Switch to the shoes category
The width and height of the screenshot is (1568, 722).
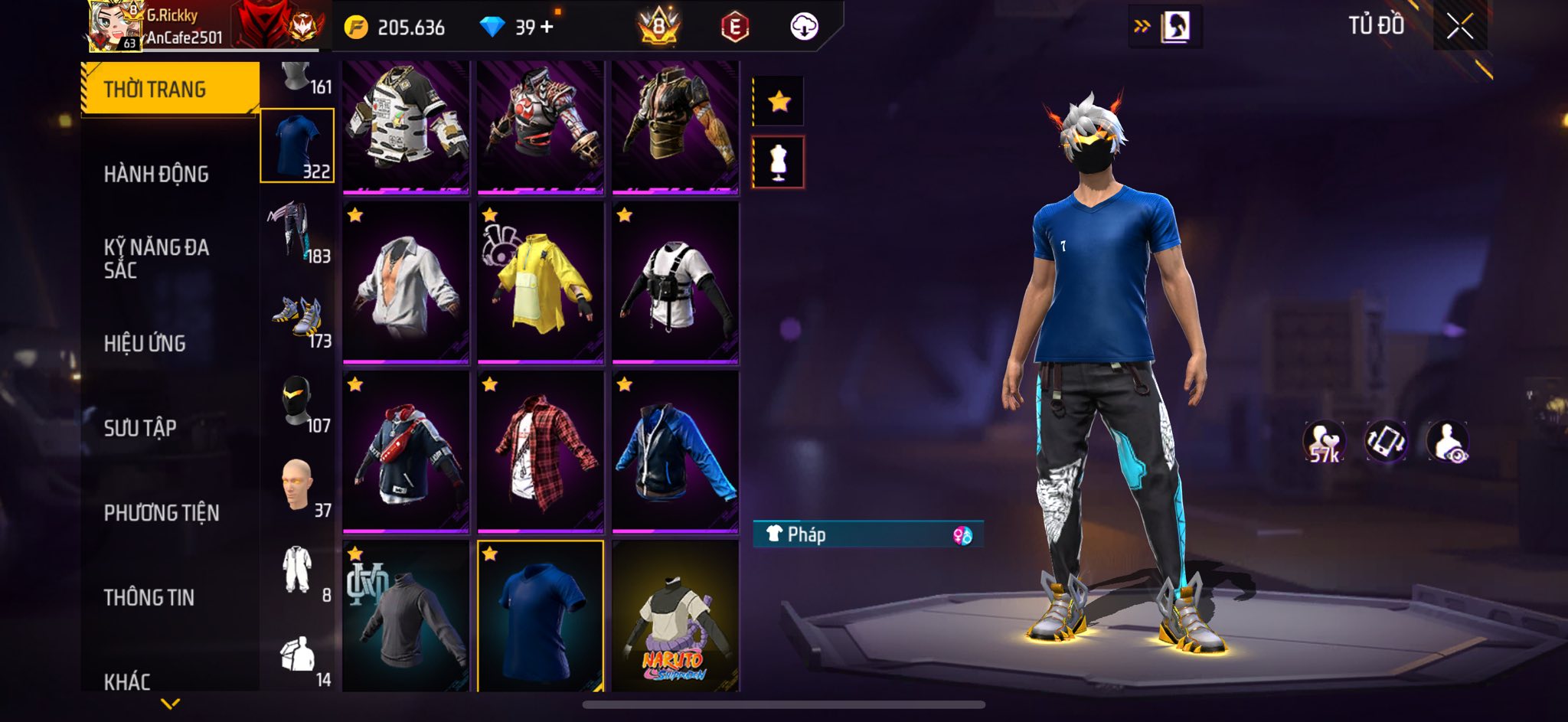click(297, 318)
